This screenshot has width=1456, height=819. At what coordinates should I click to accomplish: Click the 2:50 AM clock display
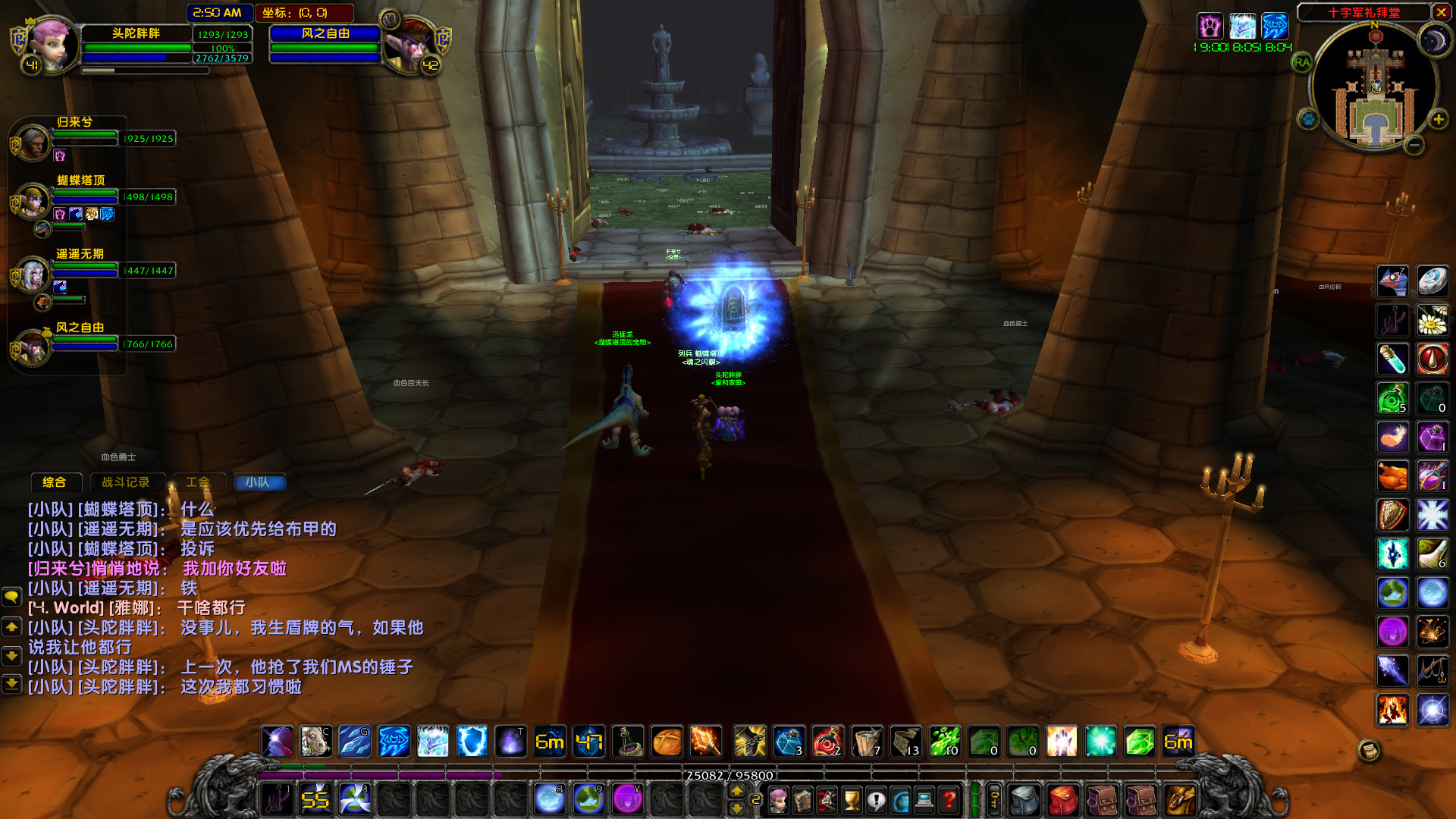click(217, 12)
